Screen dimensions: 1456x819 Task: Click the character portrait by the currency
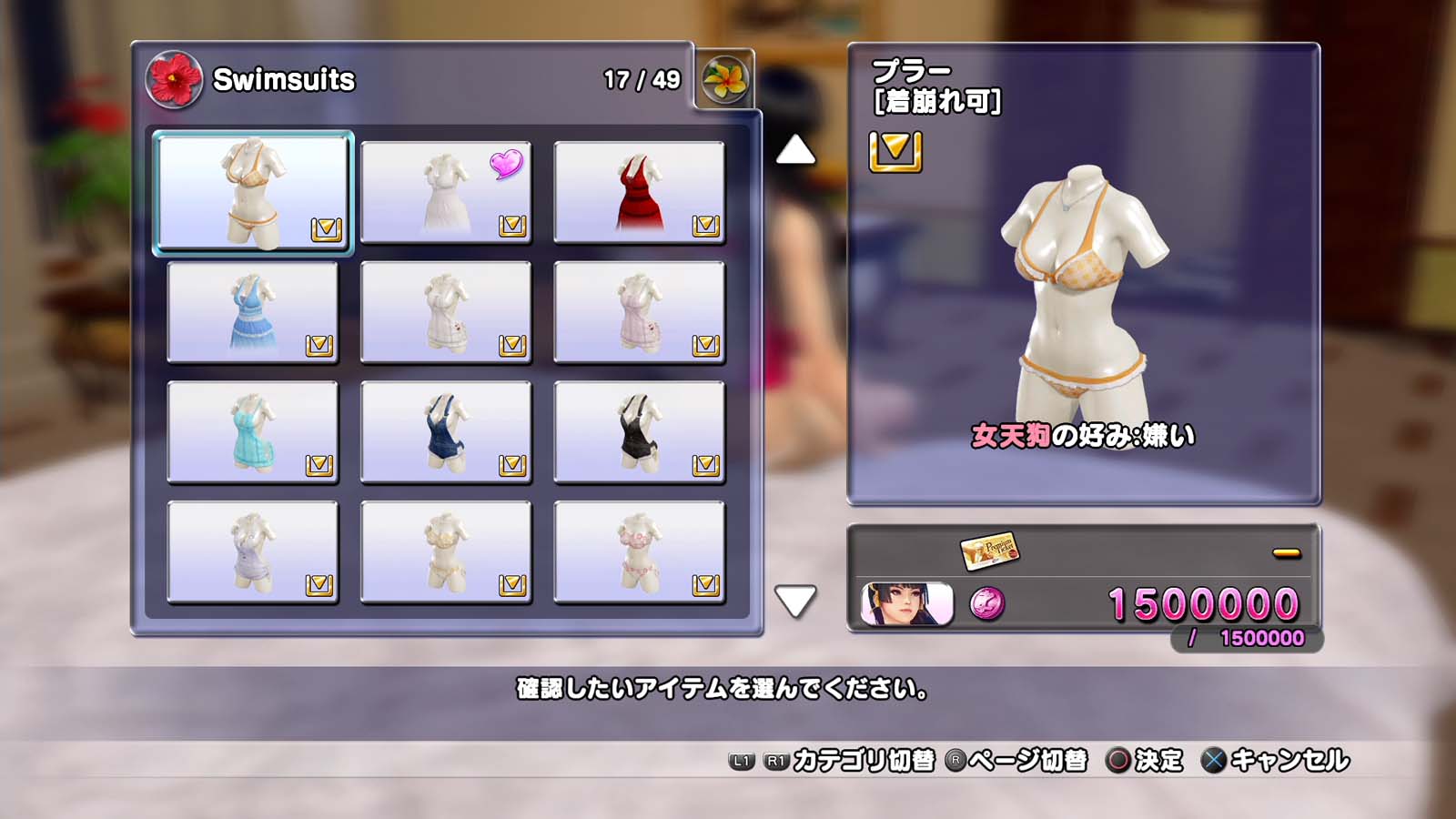pos(906,604)
